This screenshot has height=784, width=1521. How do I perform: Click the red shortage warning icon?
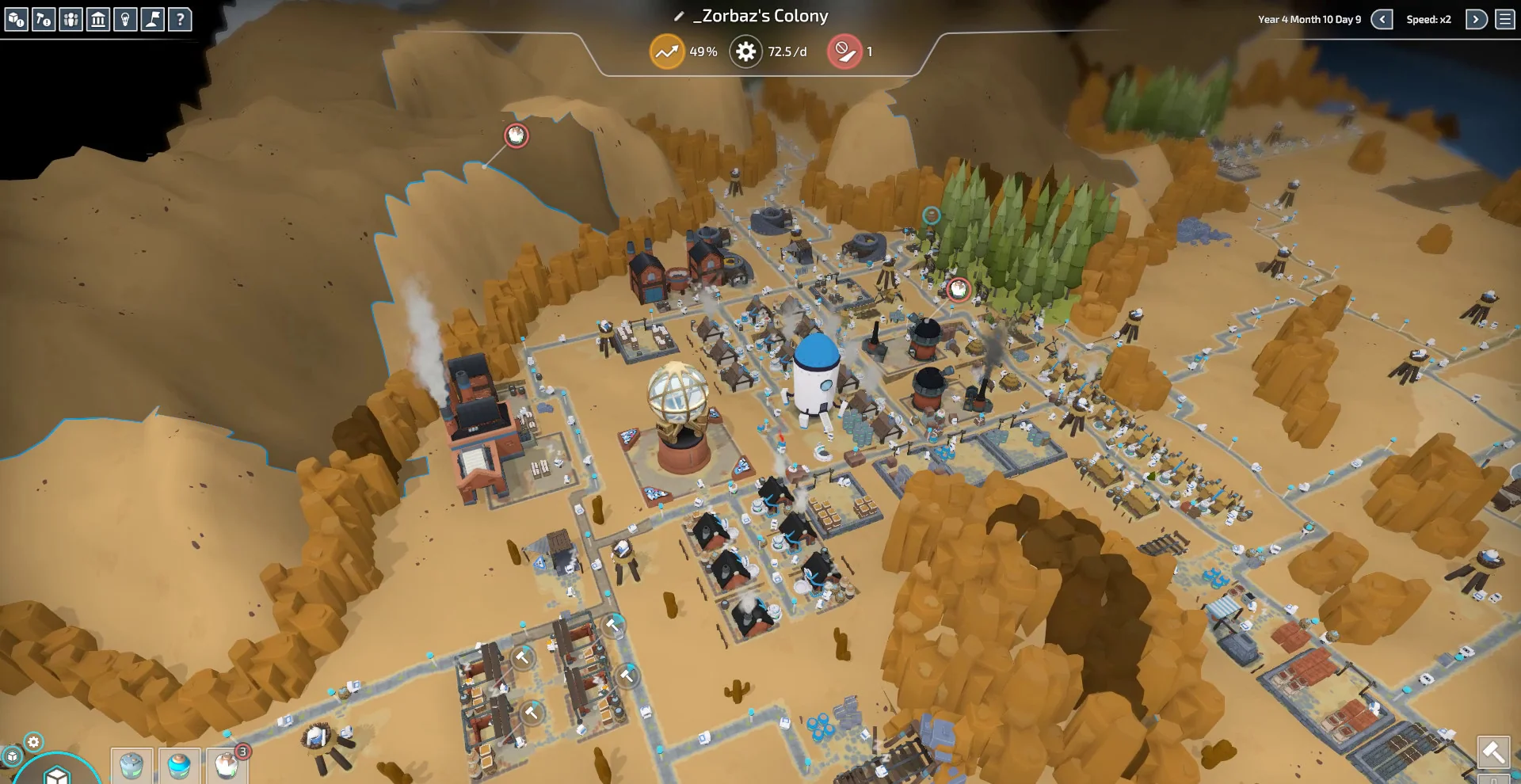pos(844,52)
